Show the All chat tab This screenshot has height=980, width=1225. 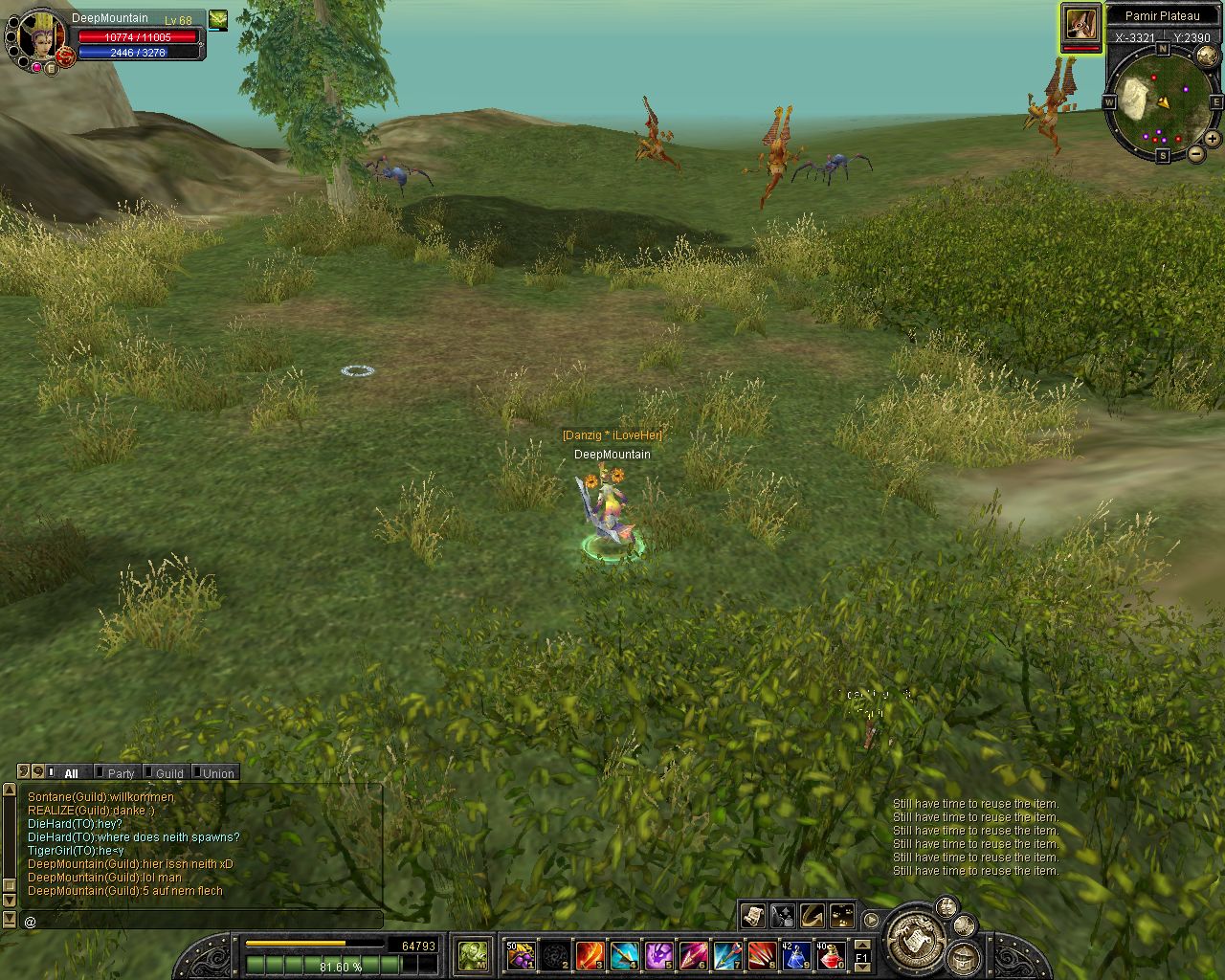(71, 773)
